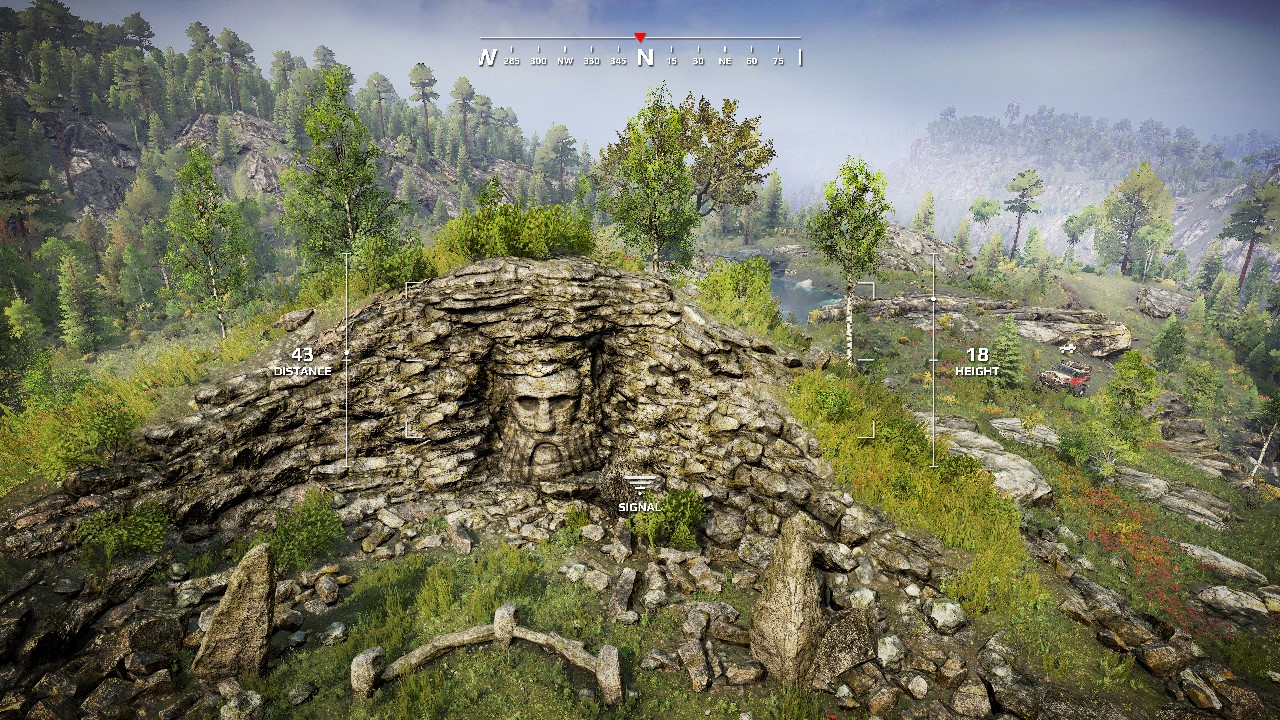Click the white pickup near the rocks
Image resolution: width=1280 pixels, height=720 pixels.
1068,349
